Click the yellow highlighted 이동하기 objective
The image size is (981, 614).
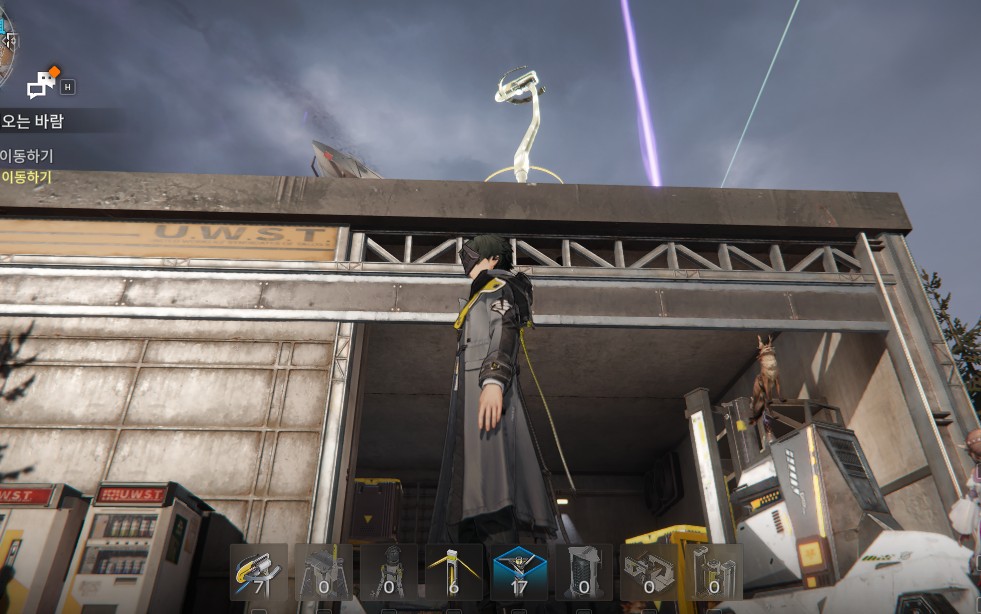coord(26,177)
